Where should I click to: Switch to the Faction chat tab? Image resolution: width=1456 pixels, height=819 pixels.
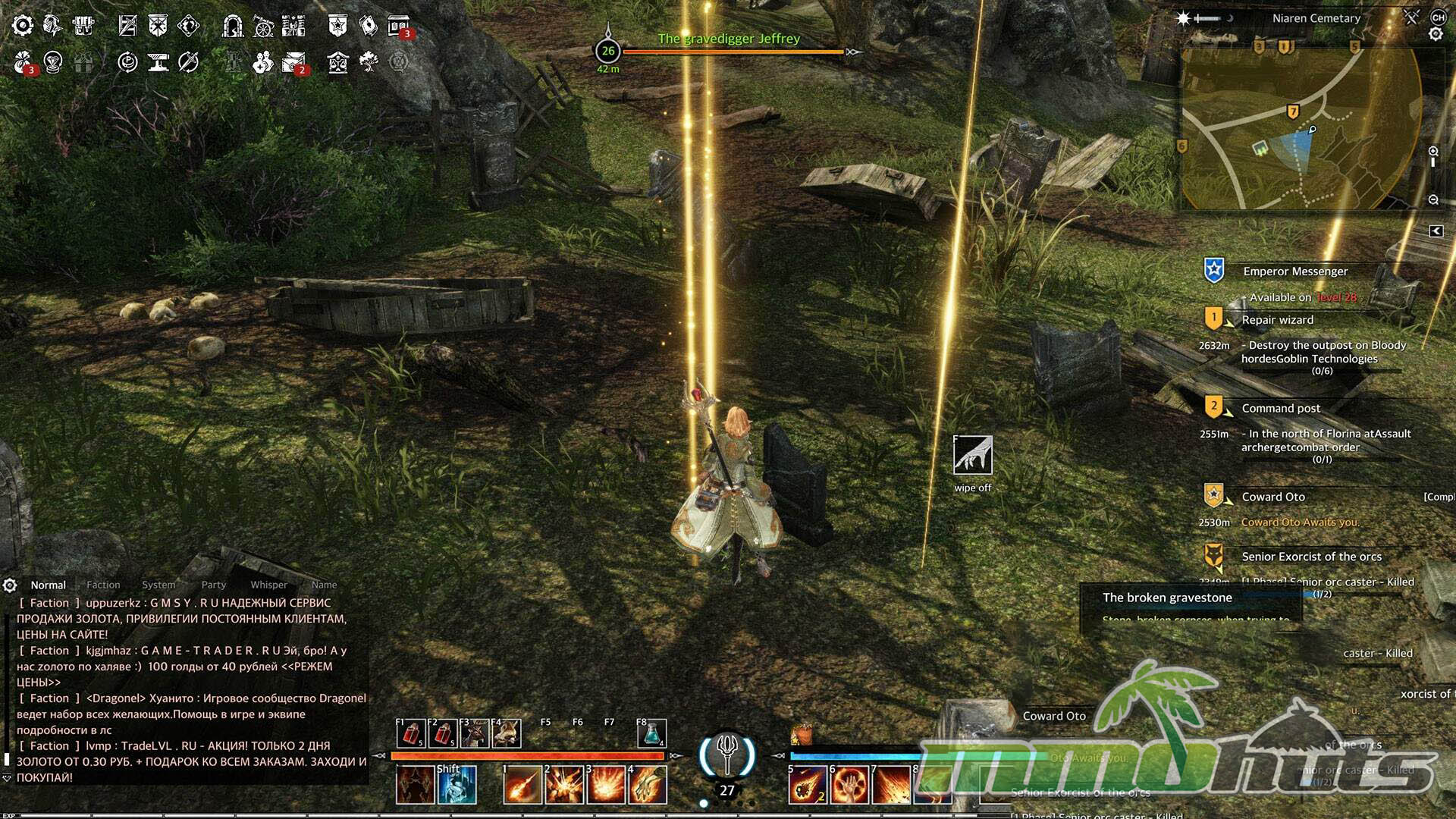(x=103, y=585)
